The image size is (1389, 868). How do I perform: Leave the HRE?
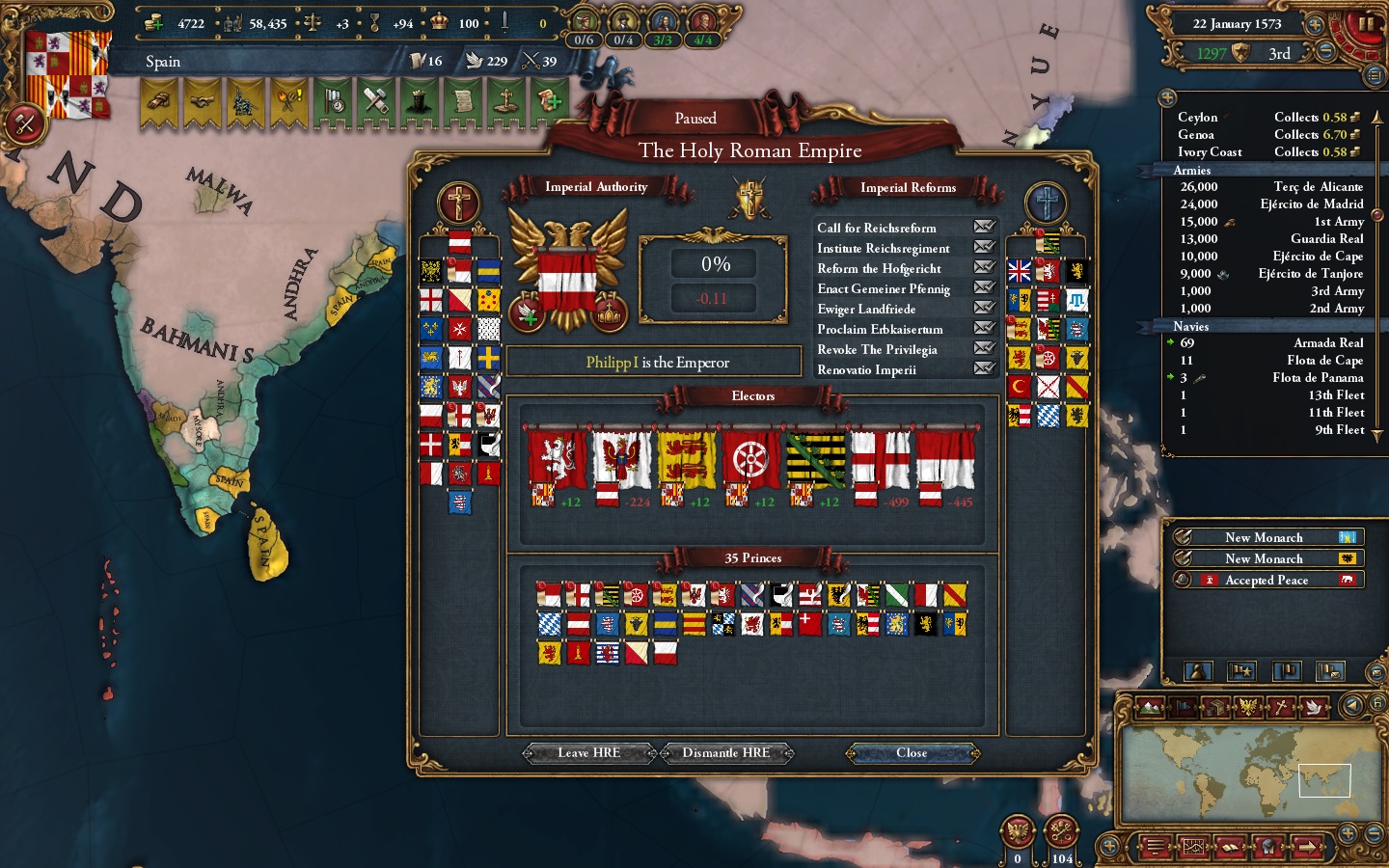click(588, 753)
